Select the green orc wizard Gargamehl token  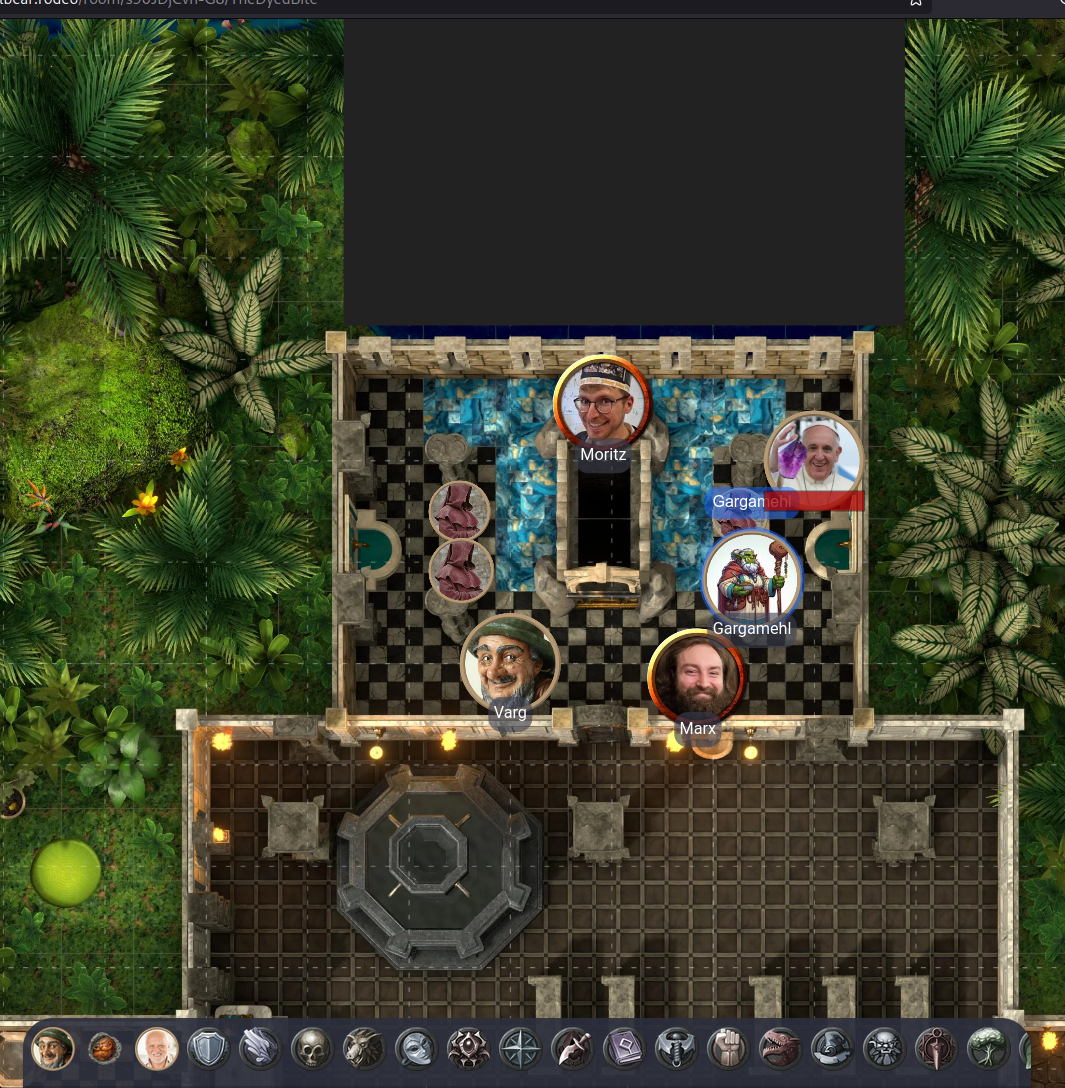(x=753, y=578)
